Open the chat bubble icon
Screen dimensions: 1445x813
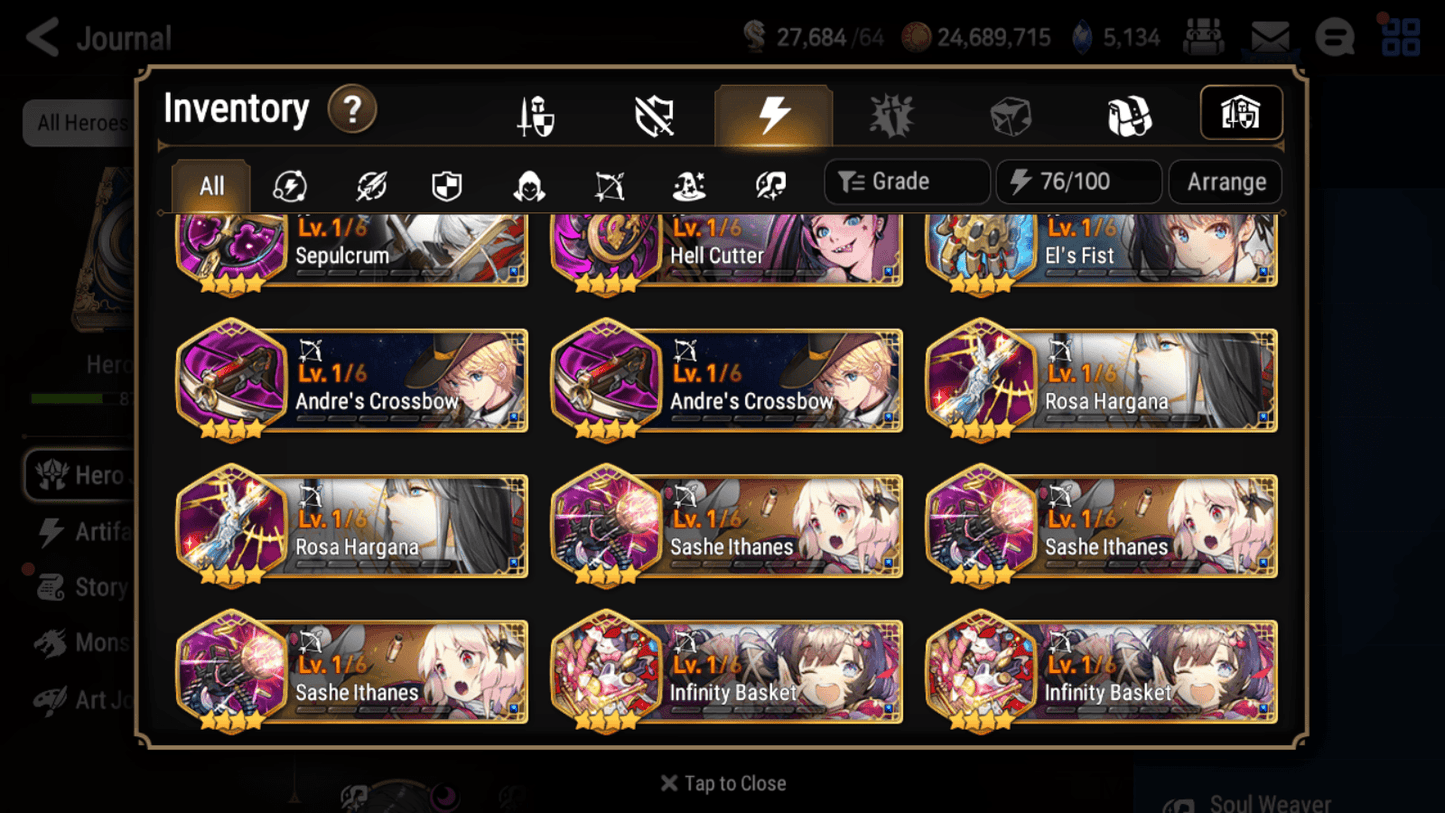click(1334, 37)
